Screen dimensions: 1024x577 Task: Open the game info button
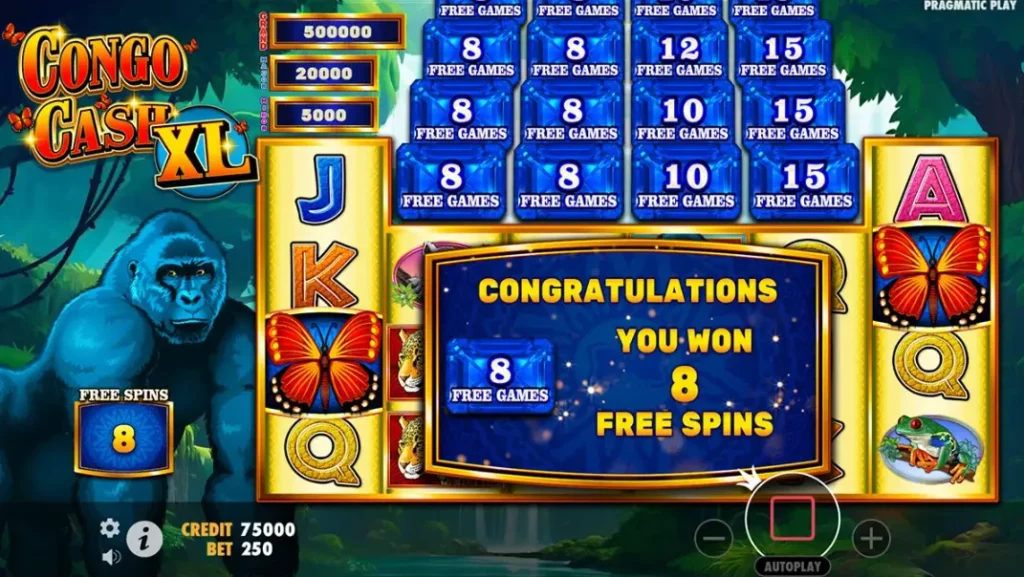[x=144, y=540]
